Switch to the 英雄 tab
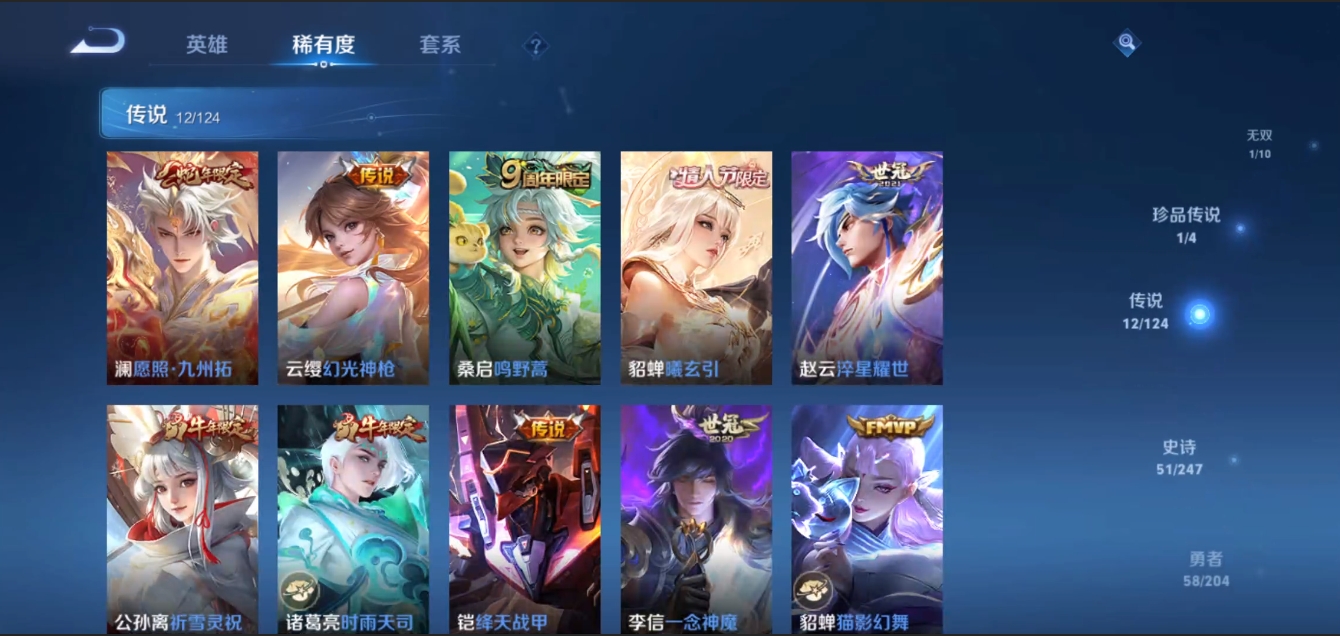This screenshot has width=1340, height=636. [x=207, y=45]
